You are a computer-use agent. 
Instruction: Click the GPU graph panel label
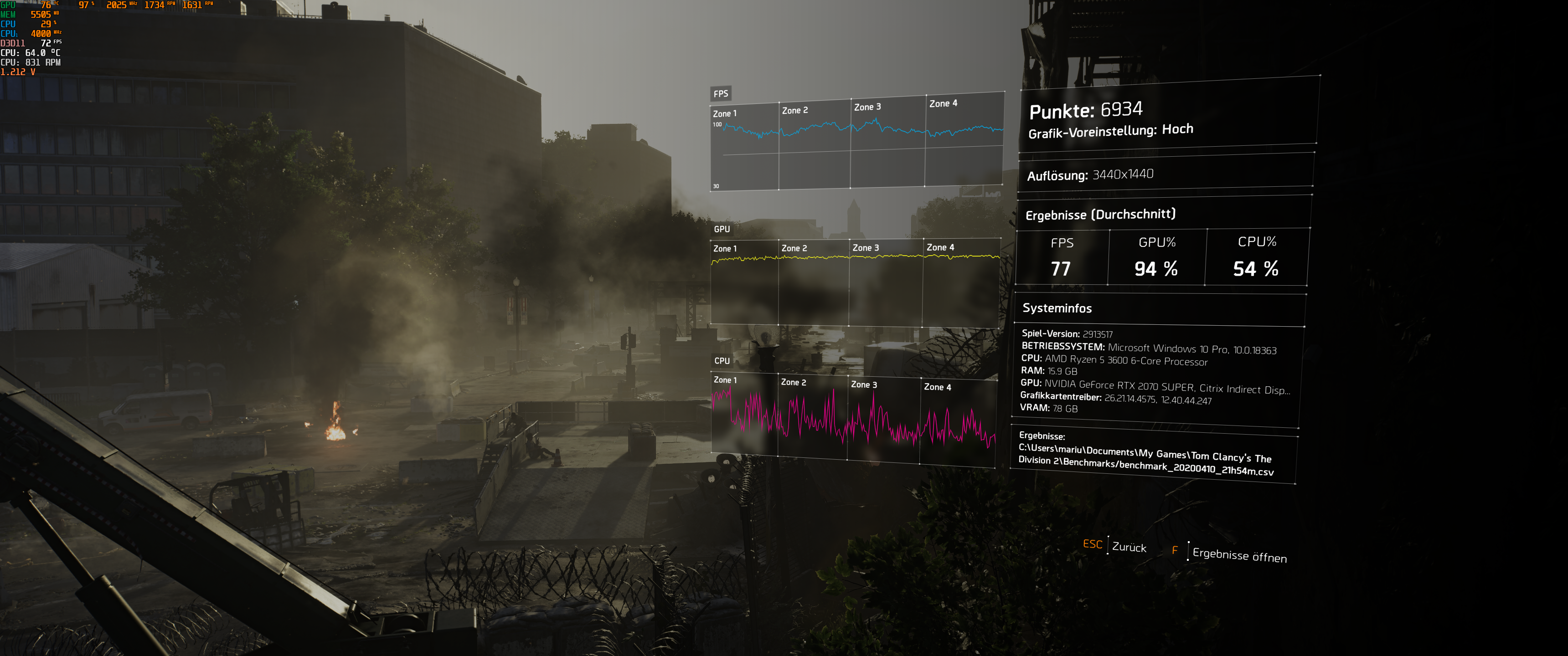(722, 230)
